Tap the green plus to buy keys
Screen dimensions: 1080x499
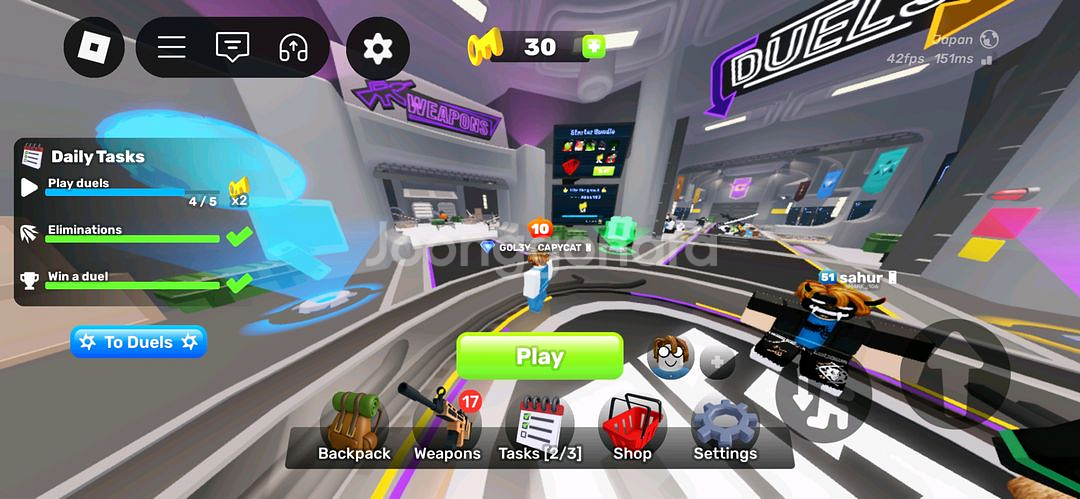point(594,47)
